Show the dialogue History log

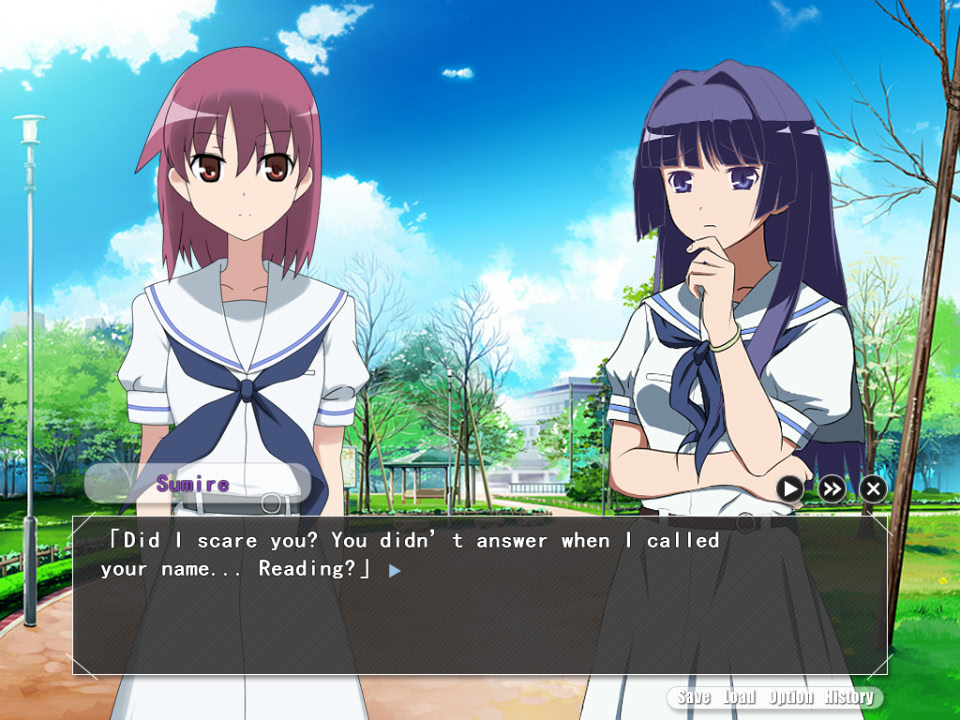(x=849, y=698)
